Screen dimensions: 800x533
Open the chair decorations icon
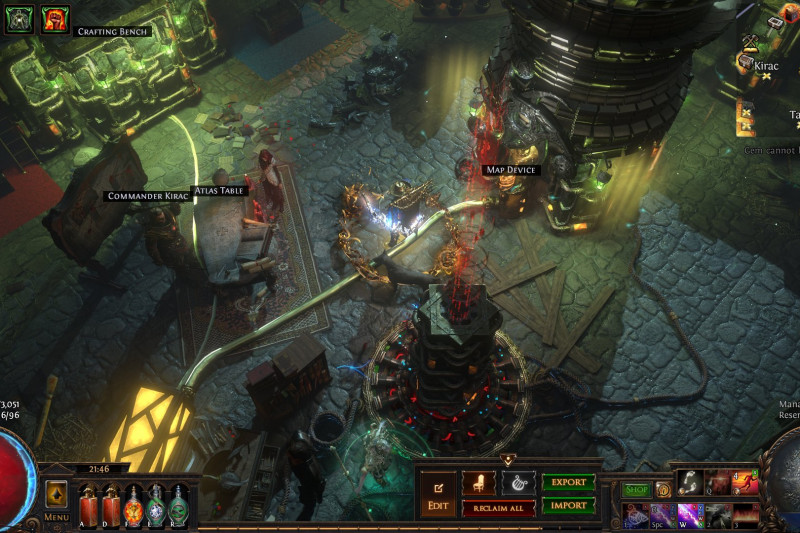[x=478, y=483]
